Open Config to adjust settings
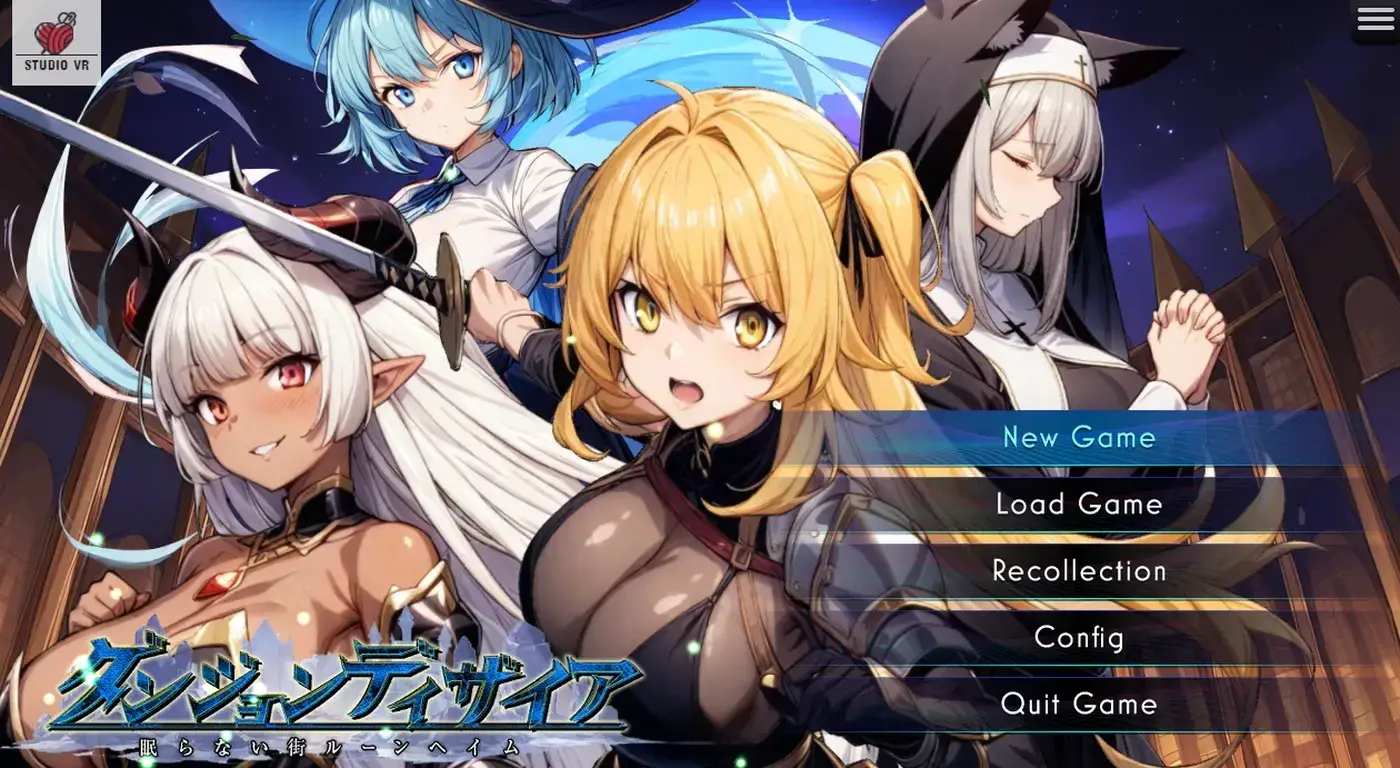 (x=1080, y=638)
